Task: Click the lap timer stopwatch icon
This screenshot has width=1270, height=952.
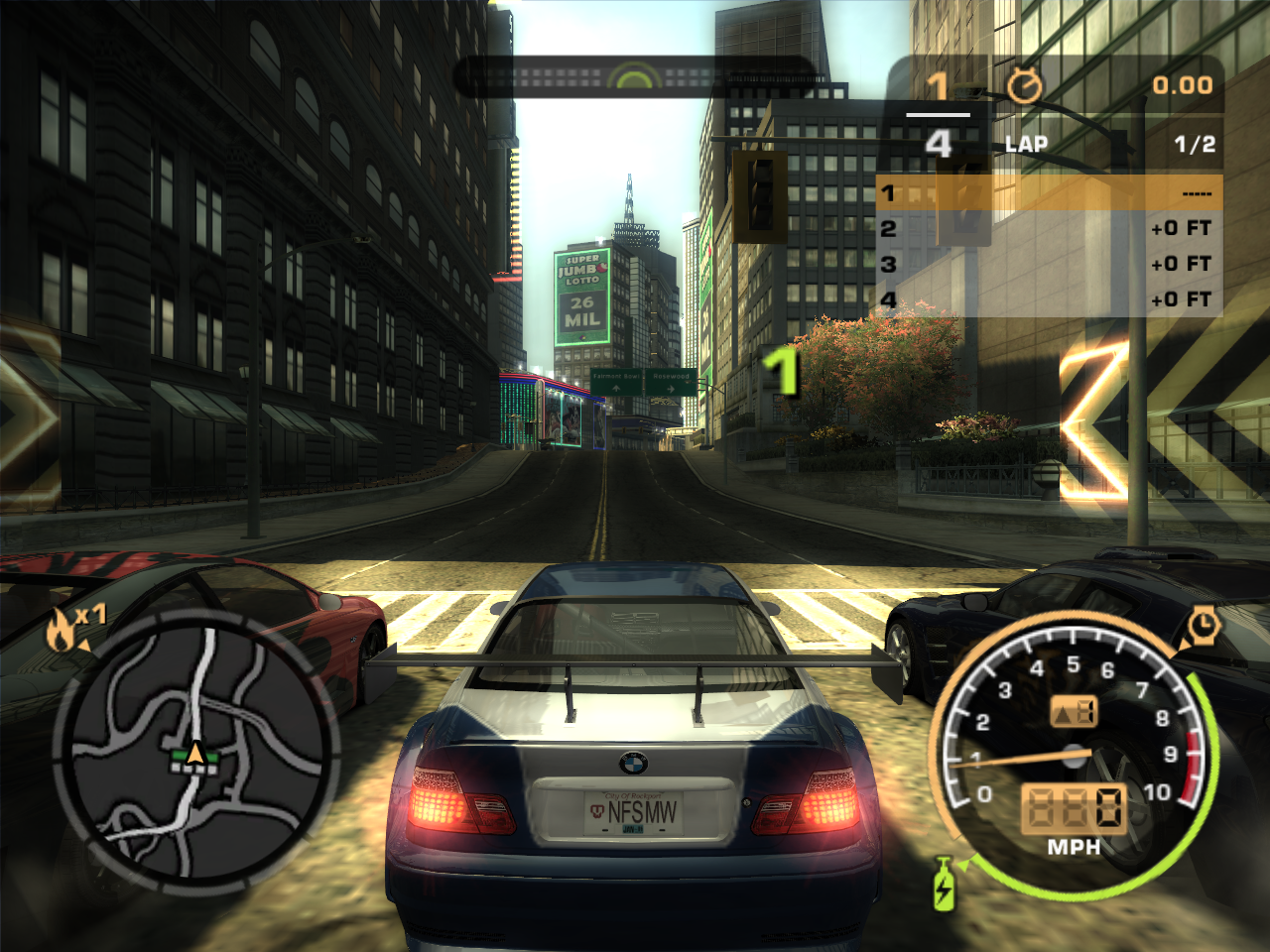Action: point(1025,87)
